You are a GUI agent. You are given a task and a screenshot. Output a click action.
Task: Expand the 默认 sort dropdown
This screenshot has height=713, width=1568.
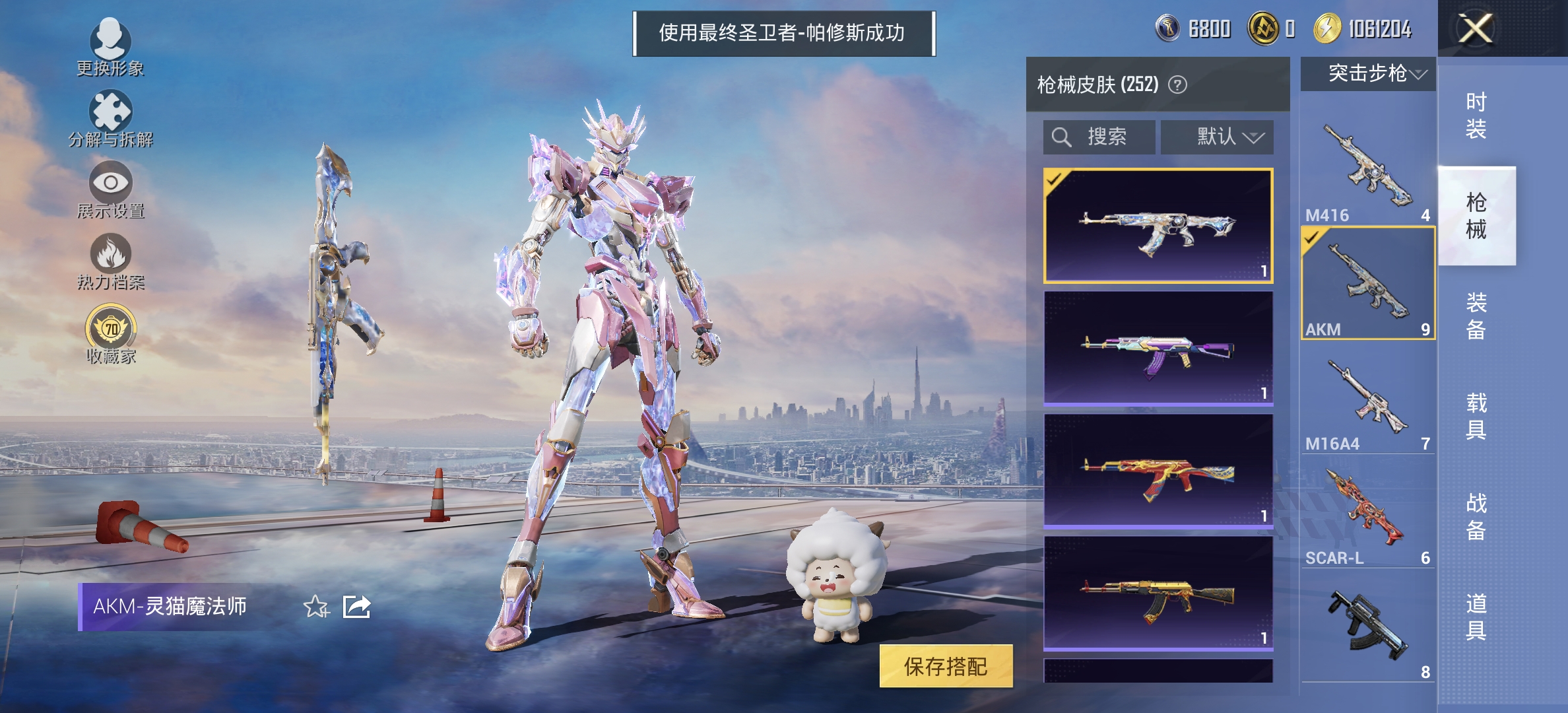click(1218, 137)
